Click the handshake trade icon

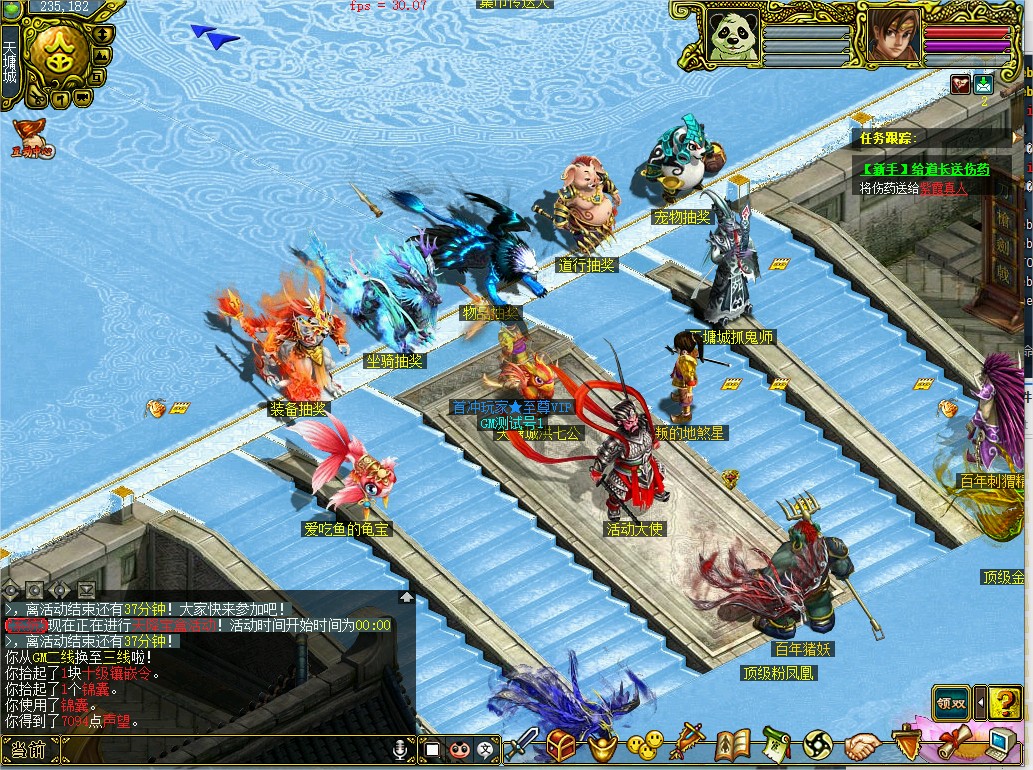tap(862, 745)
